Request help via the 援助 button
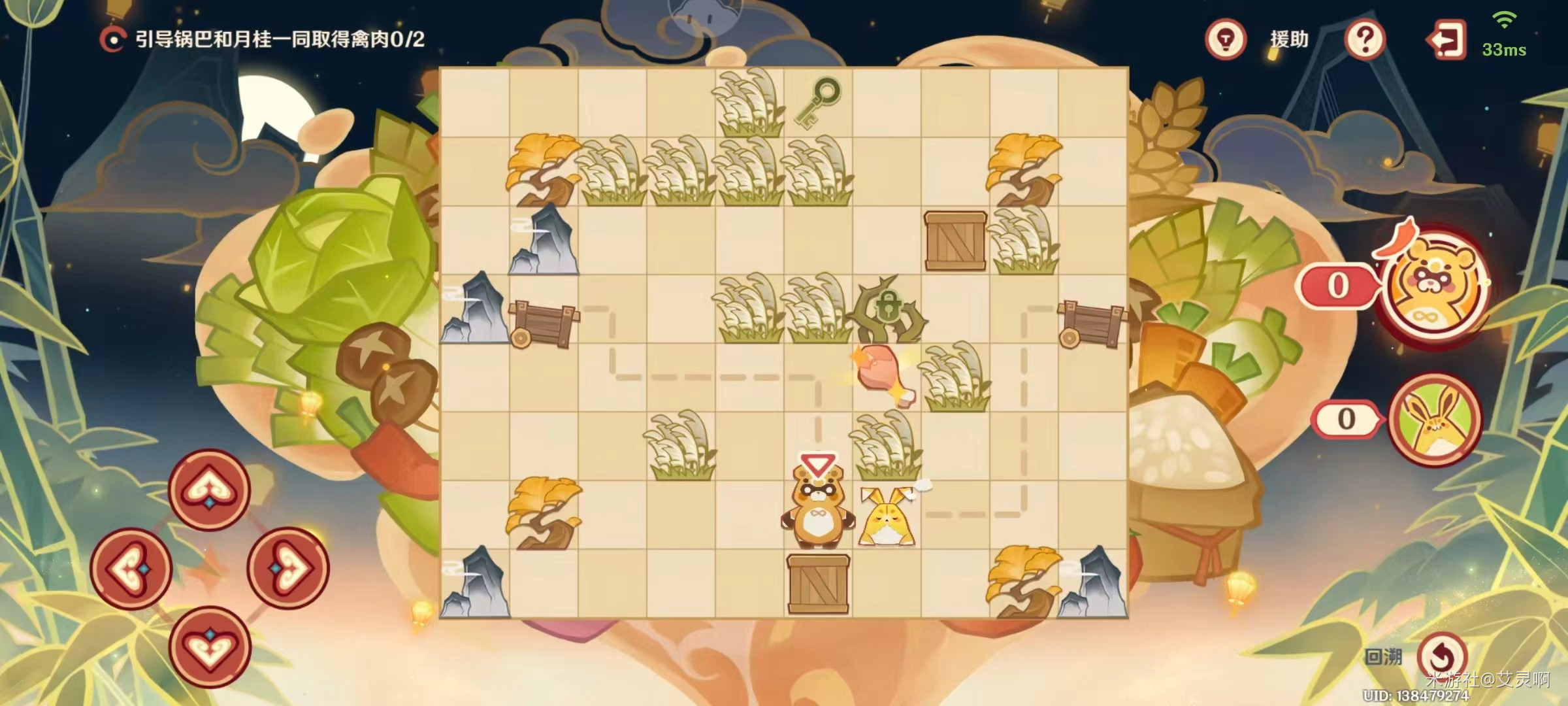 tap(1289, 39)
